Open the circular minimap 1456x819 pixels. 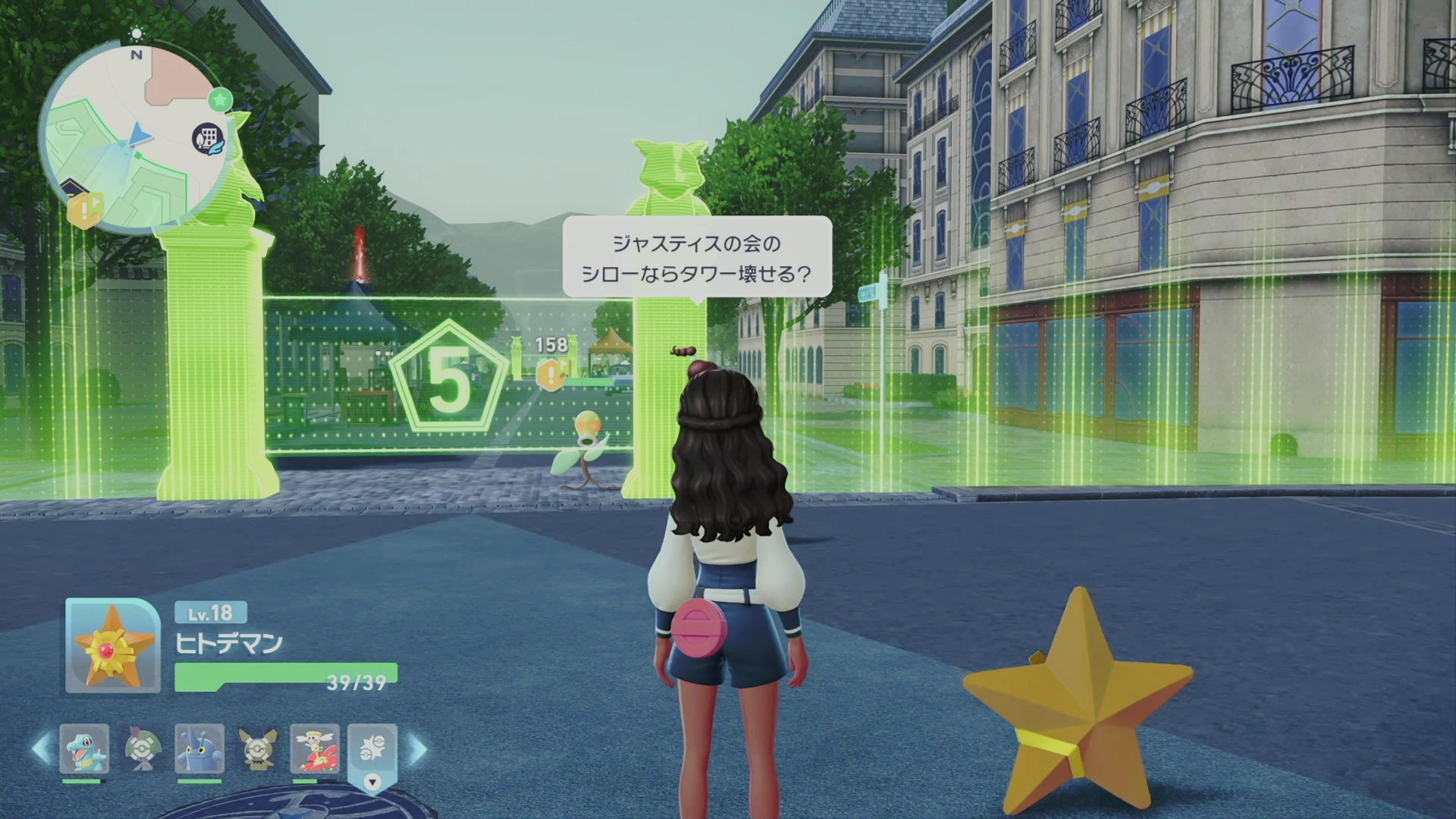[x=133, y=138]
